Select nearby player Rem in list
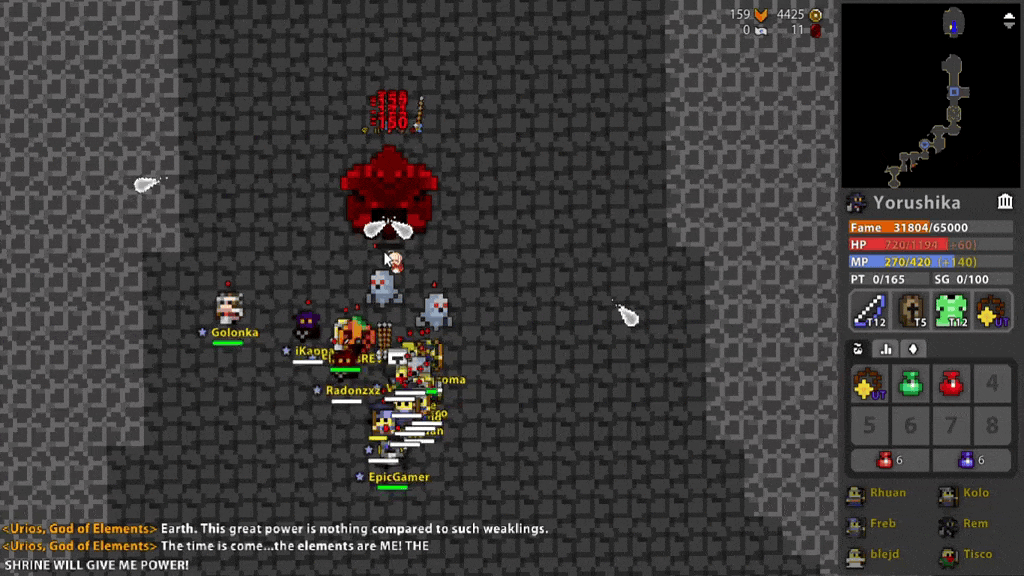Viewport: 1024px width, 576px height. tap(964, 524)
